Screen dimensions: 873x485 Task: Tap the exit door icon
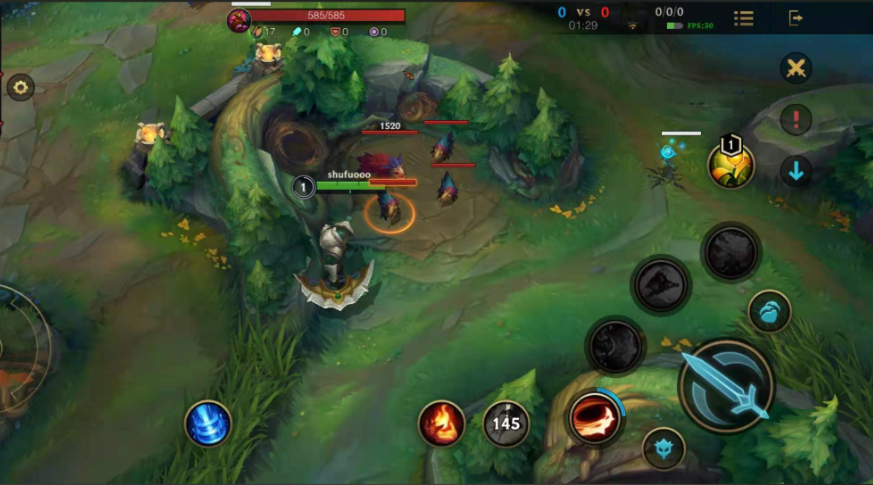point(796,18)
